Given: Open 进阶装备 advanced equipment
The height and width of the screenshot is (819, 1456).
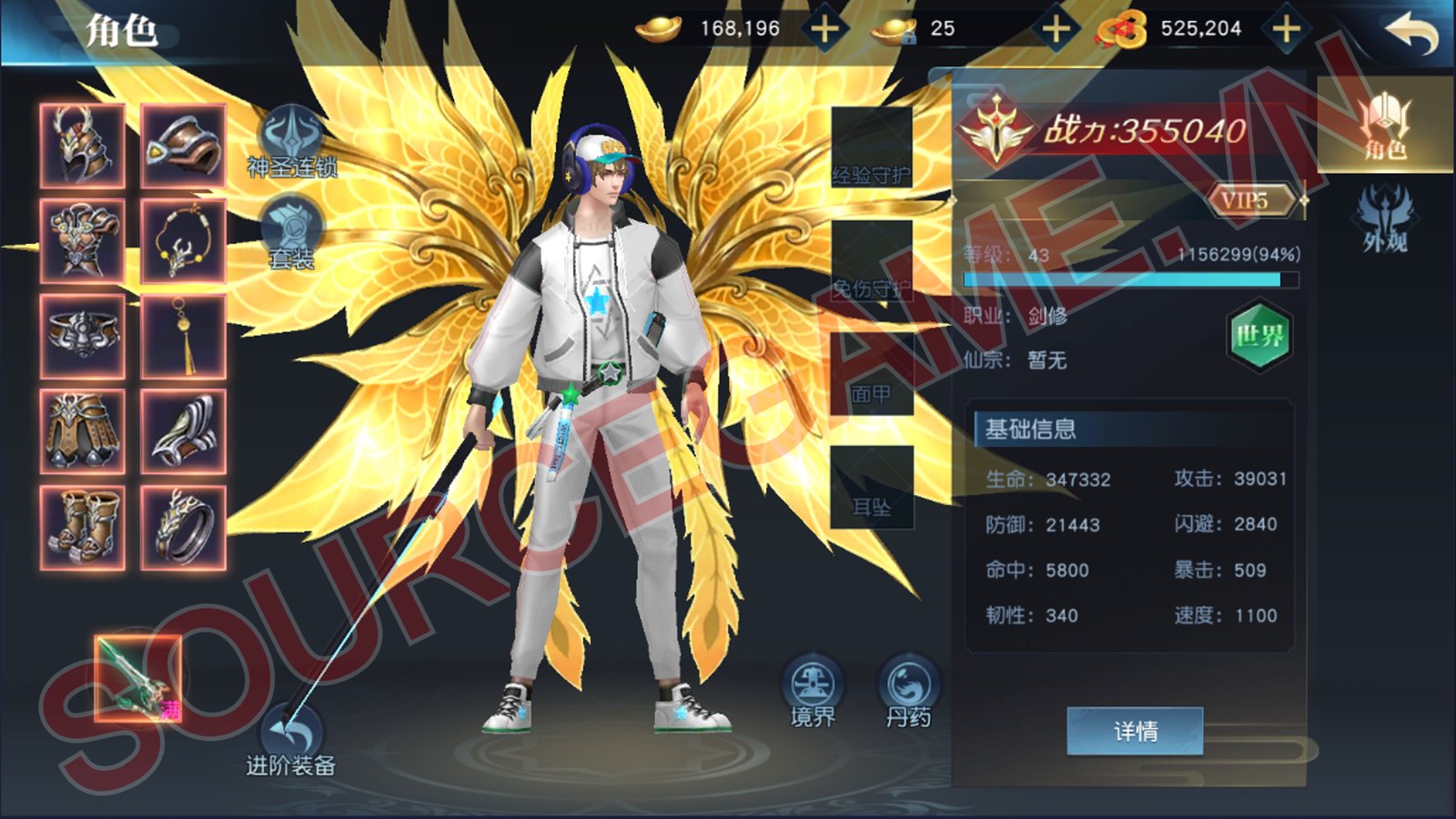Looking at the screenshot, I should click(x=291, y=739).
